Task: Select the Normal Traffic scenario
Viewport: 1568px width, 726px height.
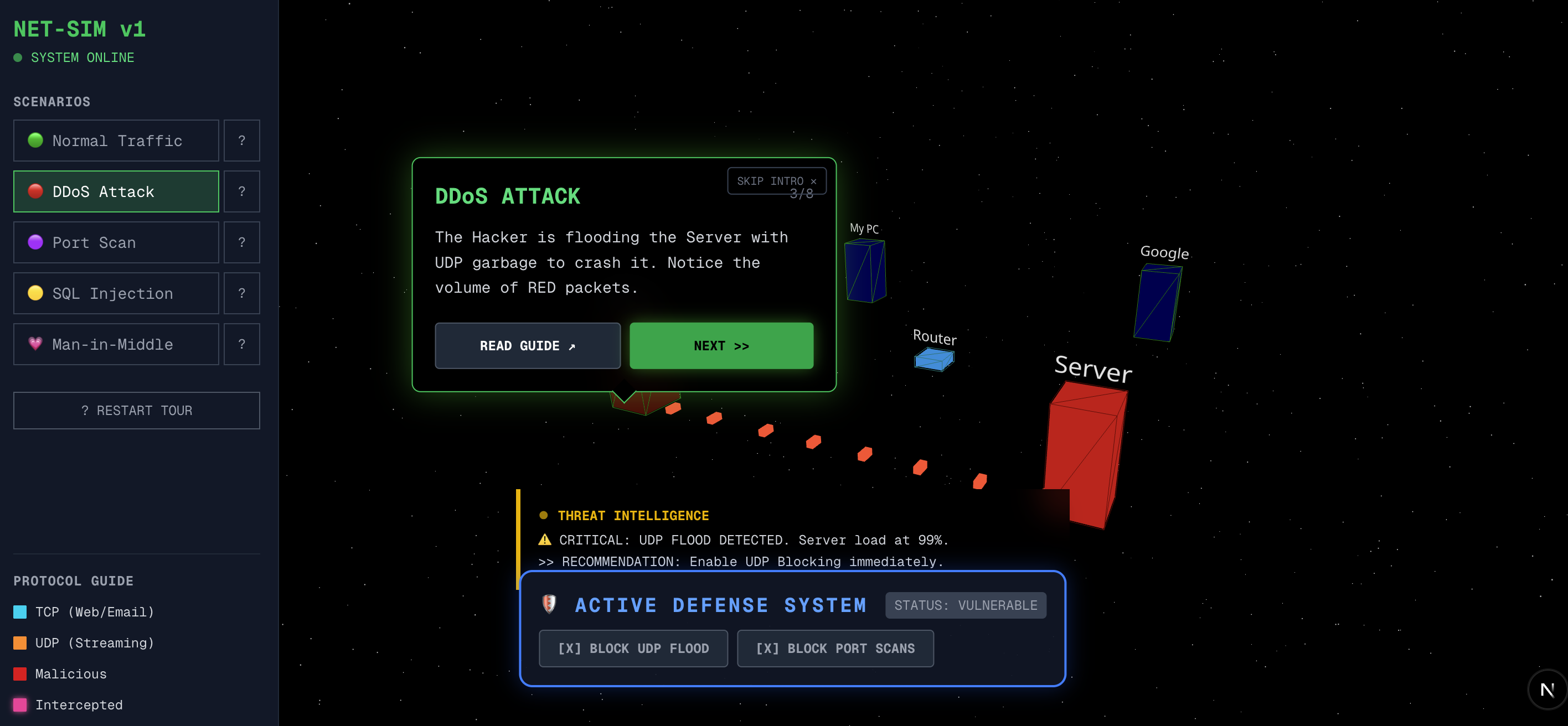Action: tap(116, 141)
